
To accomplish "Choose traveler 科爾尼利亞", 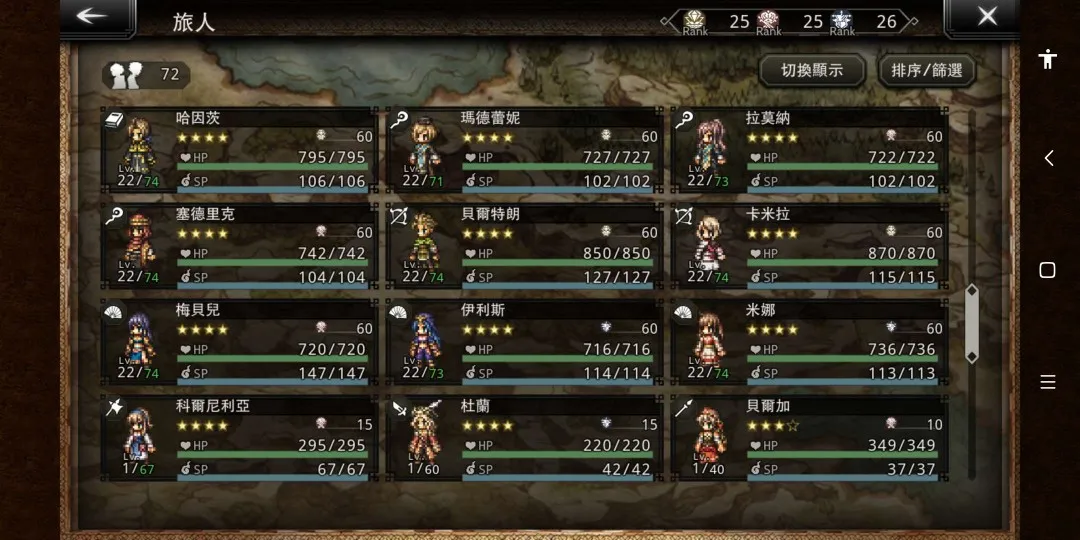I will (240, 438).
